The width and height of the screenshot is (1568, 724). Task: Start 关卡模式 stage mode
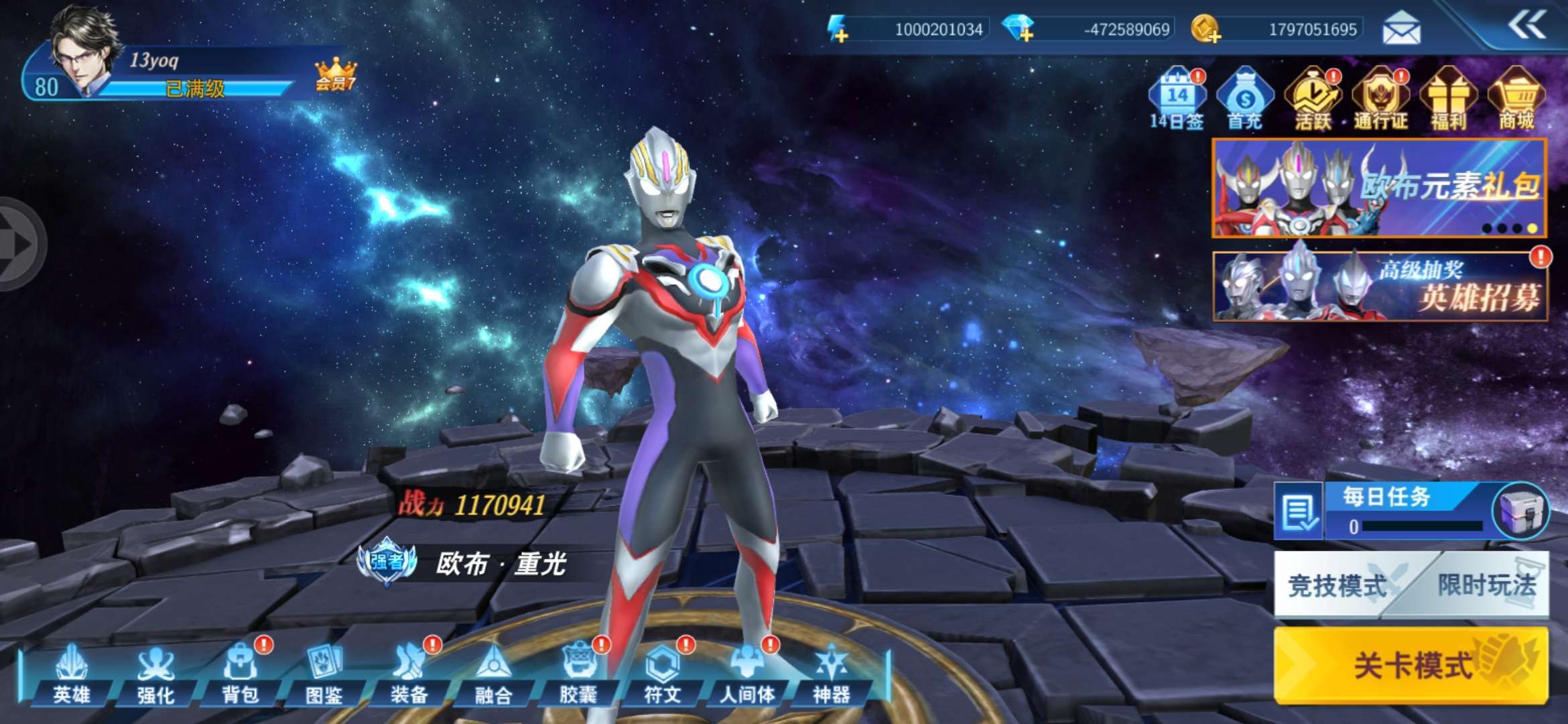1411,665
